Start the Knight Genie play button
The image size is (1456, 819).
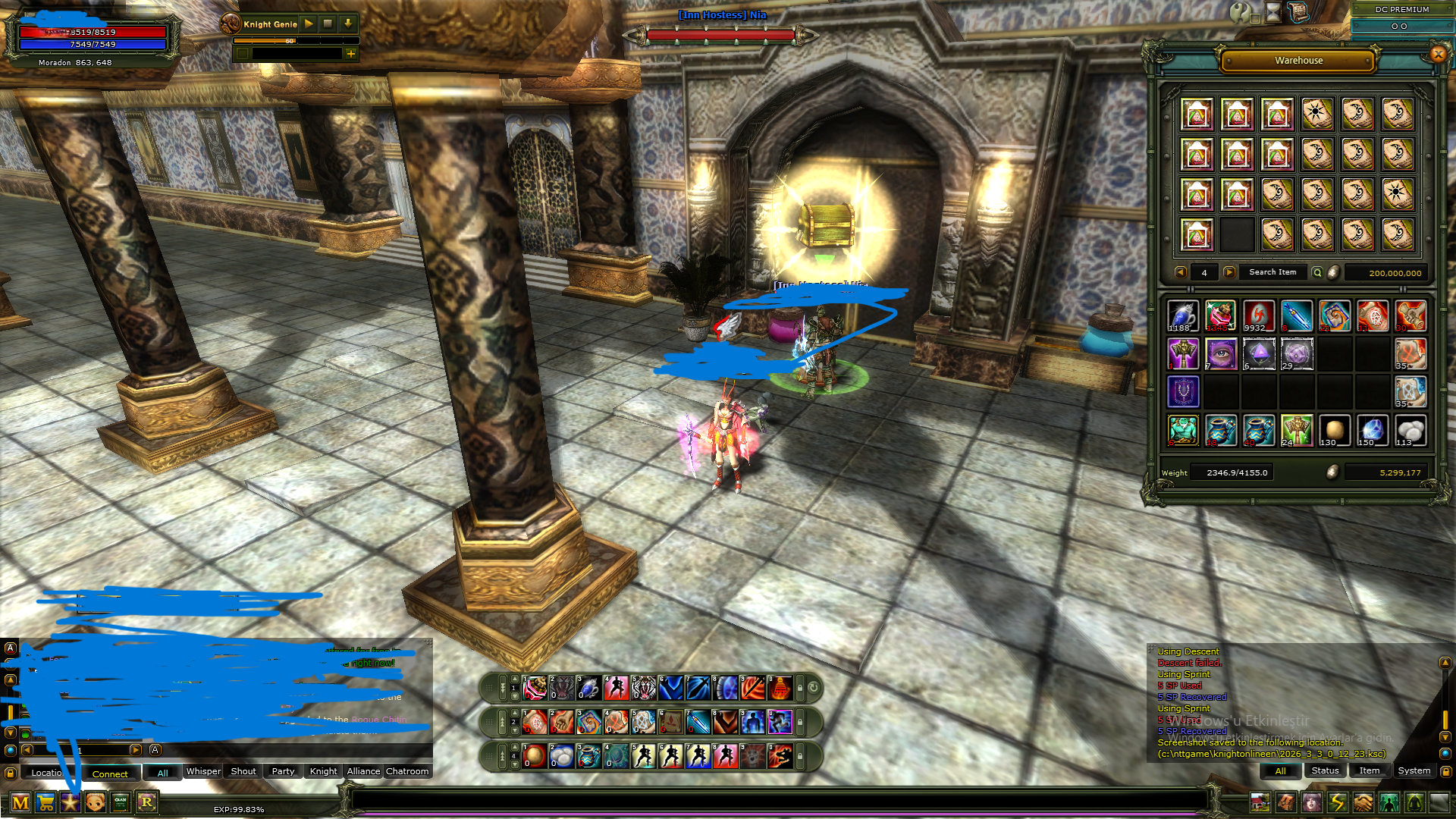point(309,24)
